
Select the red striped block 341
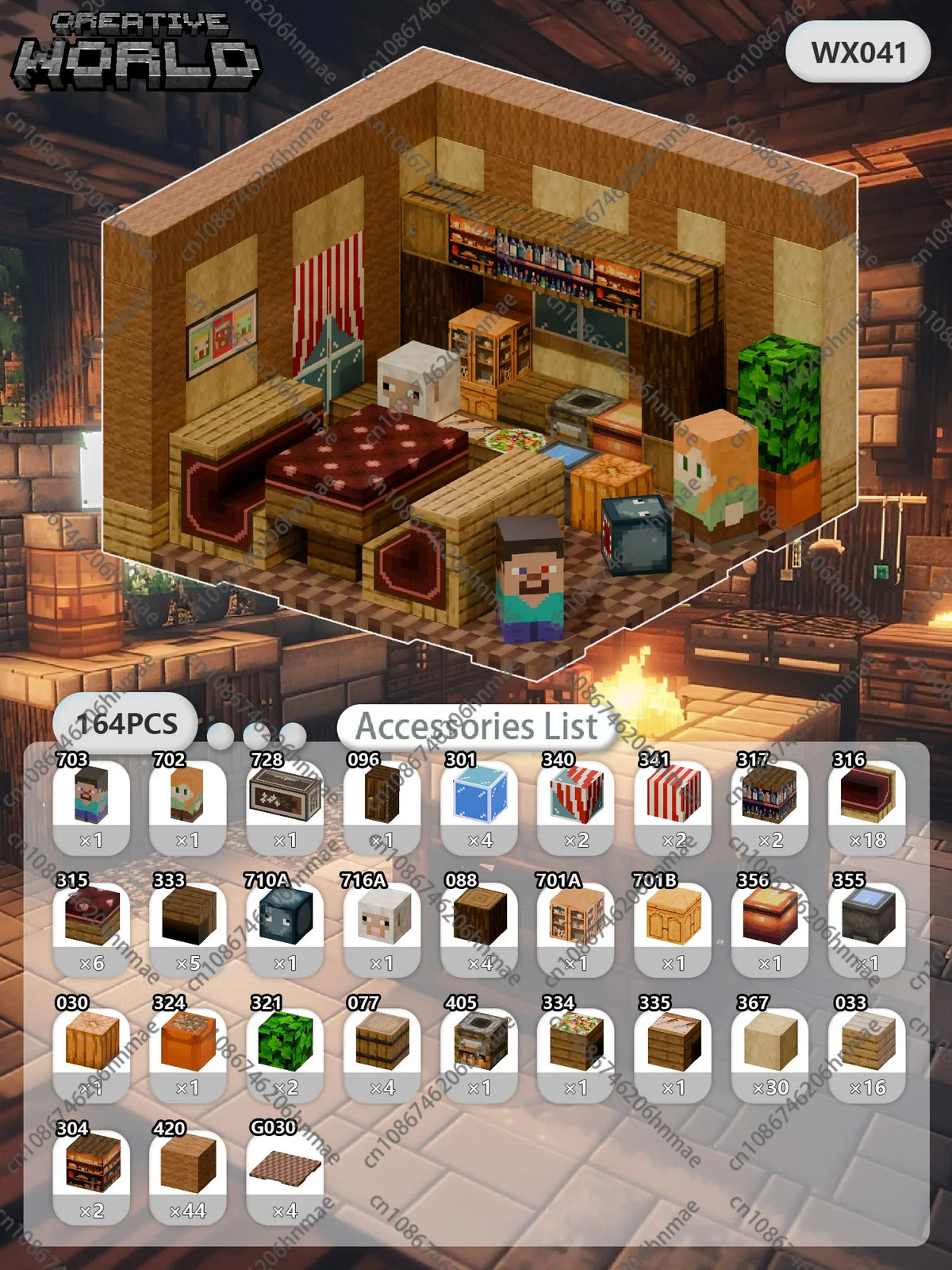(674, 795)
